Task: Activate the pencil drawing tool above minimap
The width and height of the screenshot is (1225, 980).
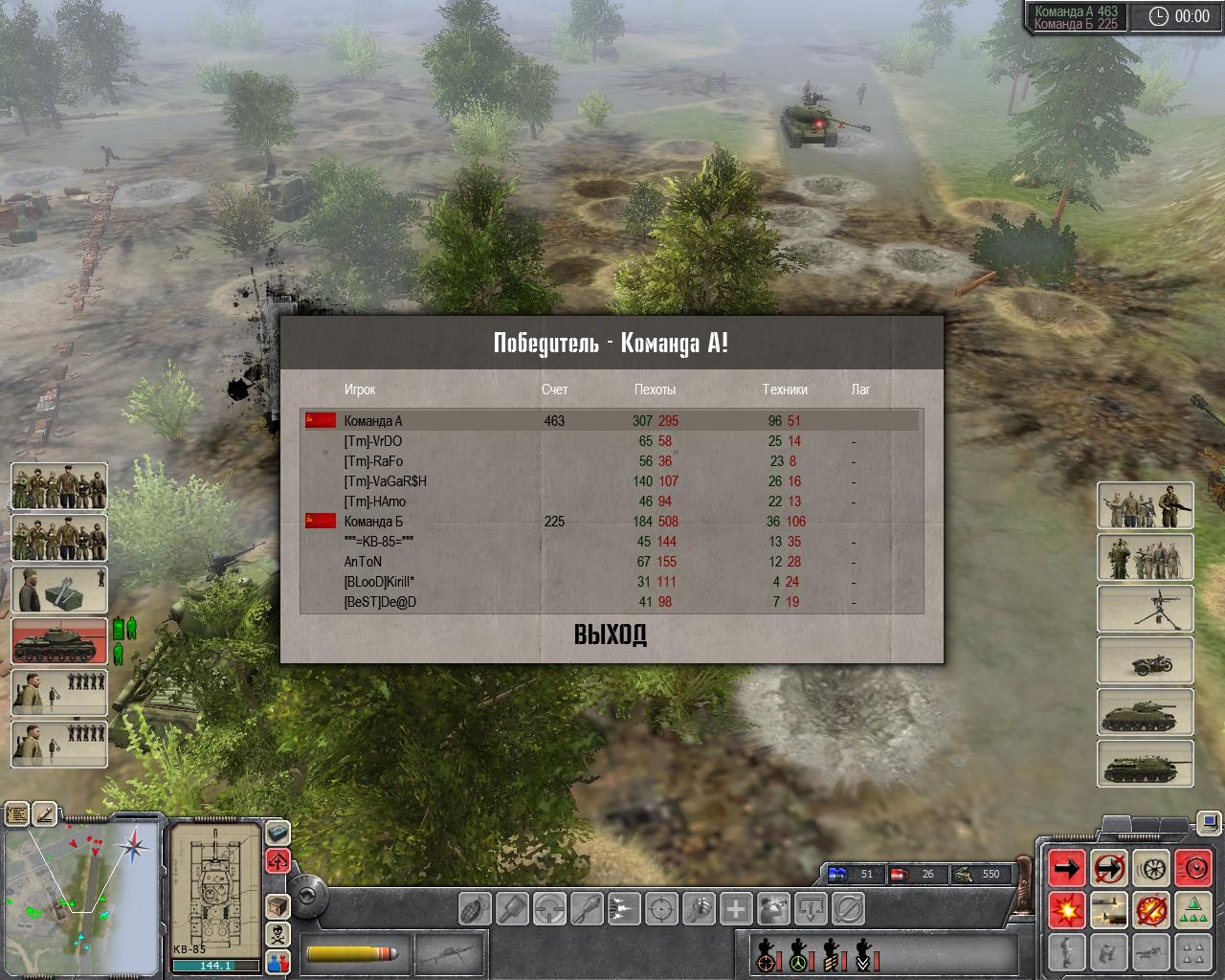Action: click(x=45, y=814)
